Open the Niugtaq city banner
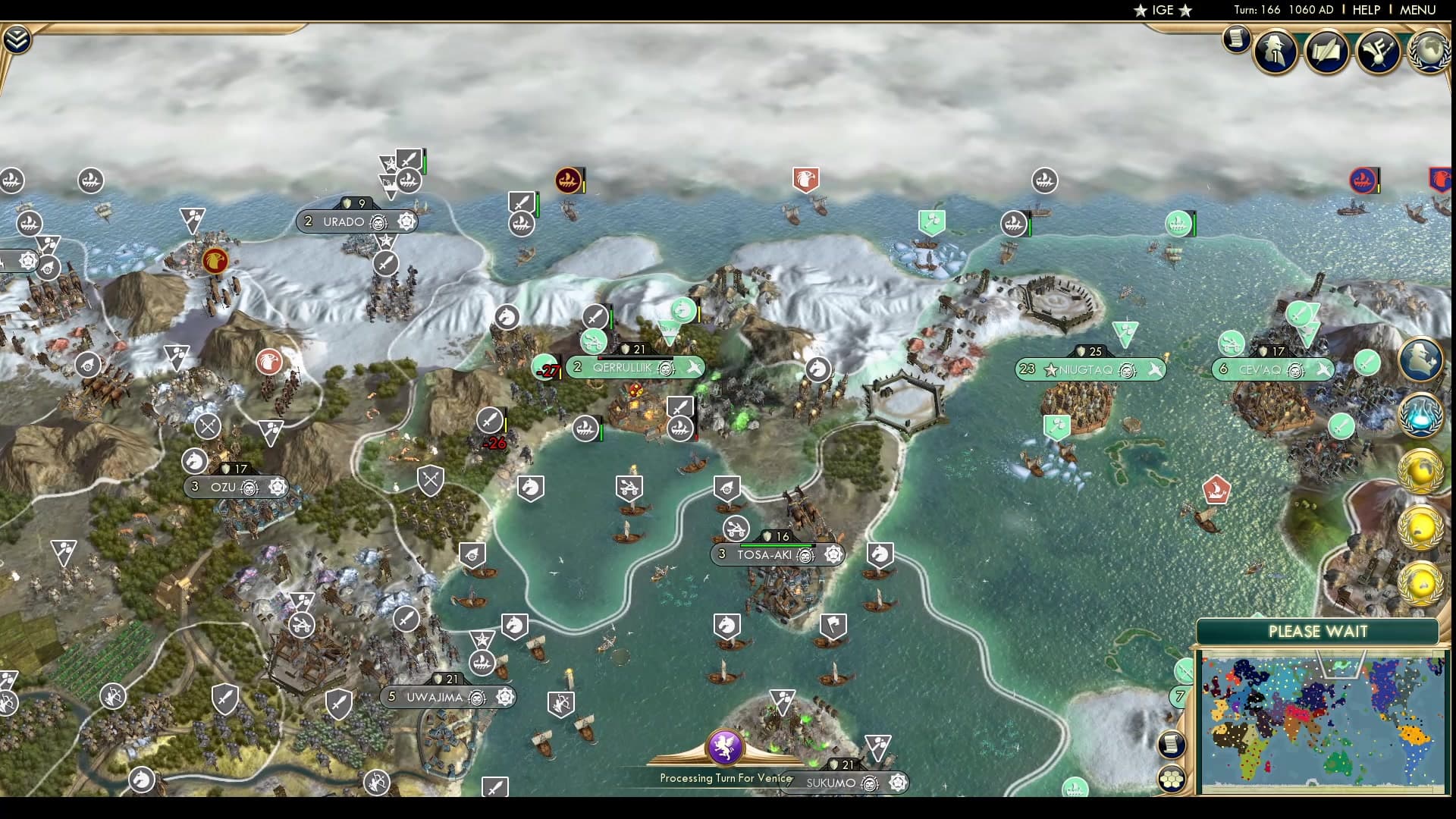This screenshot has height=819, width=1456. coord(1088,370)
